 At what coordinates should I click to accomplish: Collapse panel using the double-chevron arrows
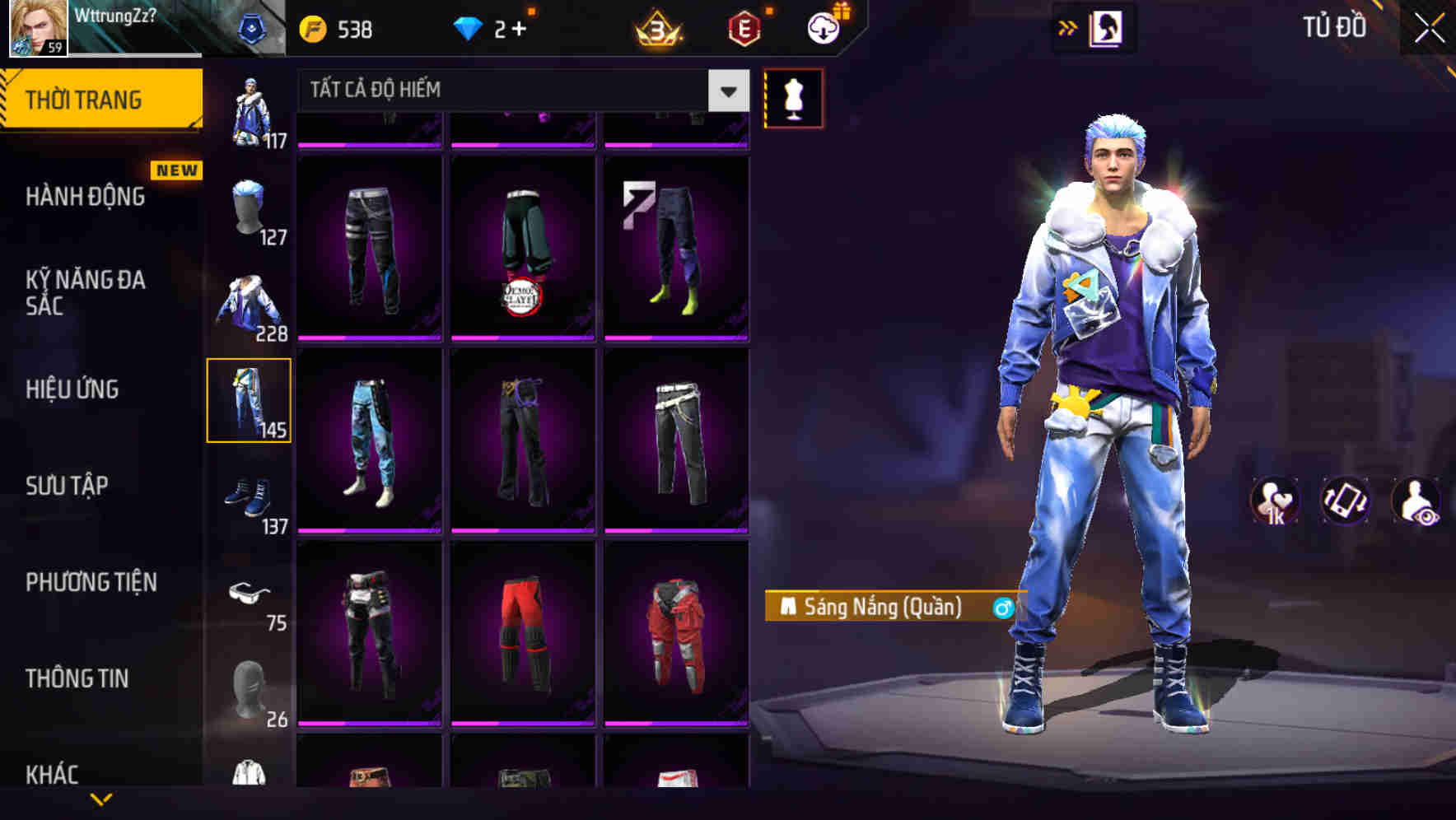coord(1068,27)
